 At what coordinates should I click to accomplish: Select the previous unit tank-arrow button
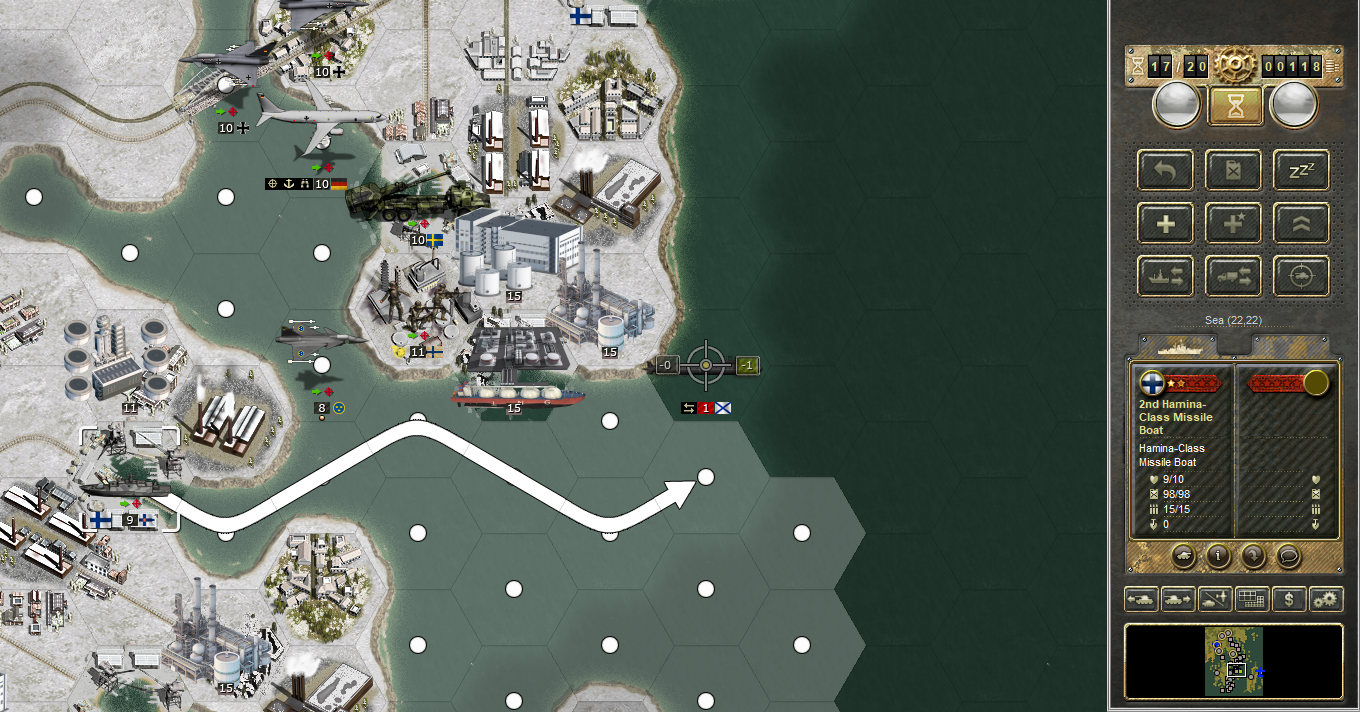(1142, 600)
